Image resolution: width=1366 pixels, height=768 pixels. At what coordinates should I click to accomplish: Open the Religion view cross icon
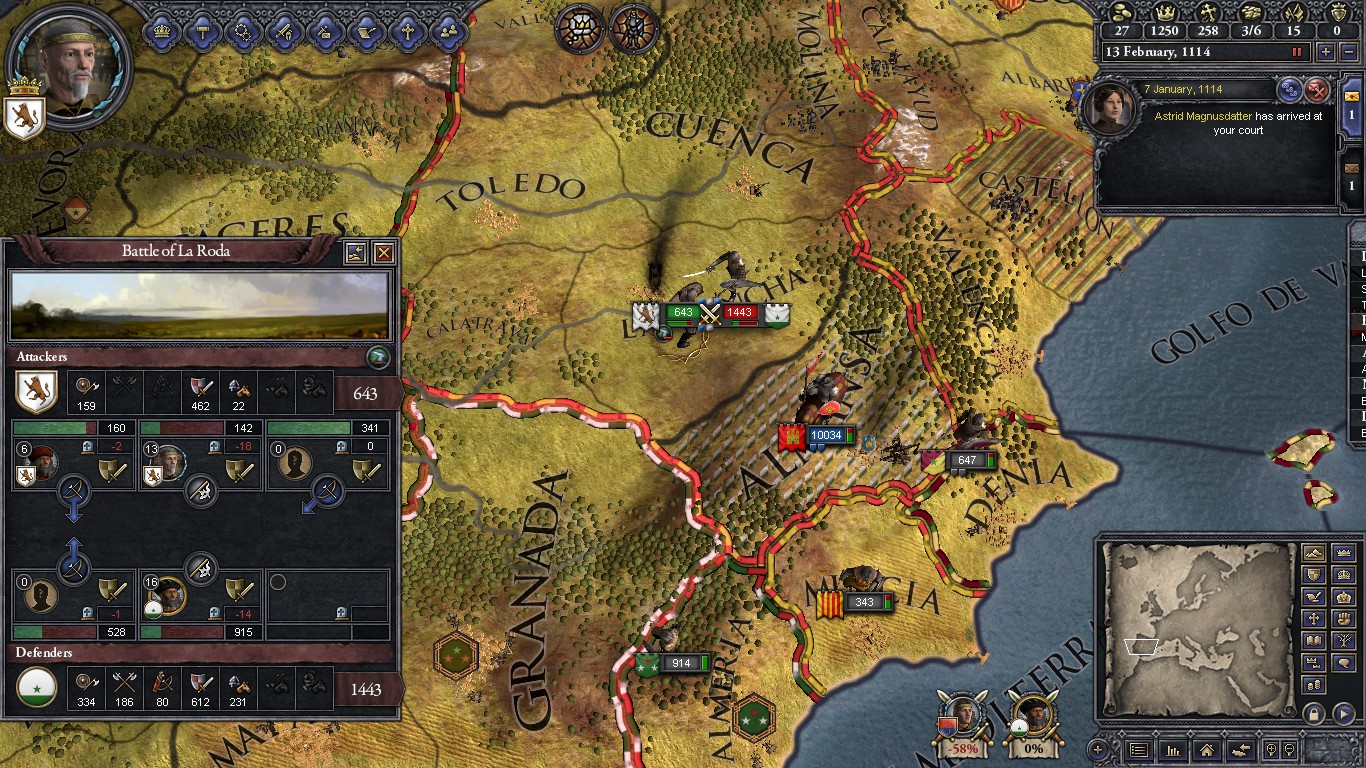coord(406,30)
